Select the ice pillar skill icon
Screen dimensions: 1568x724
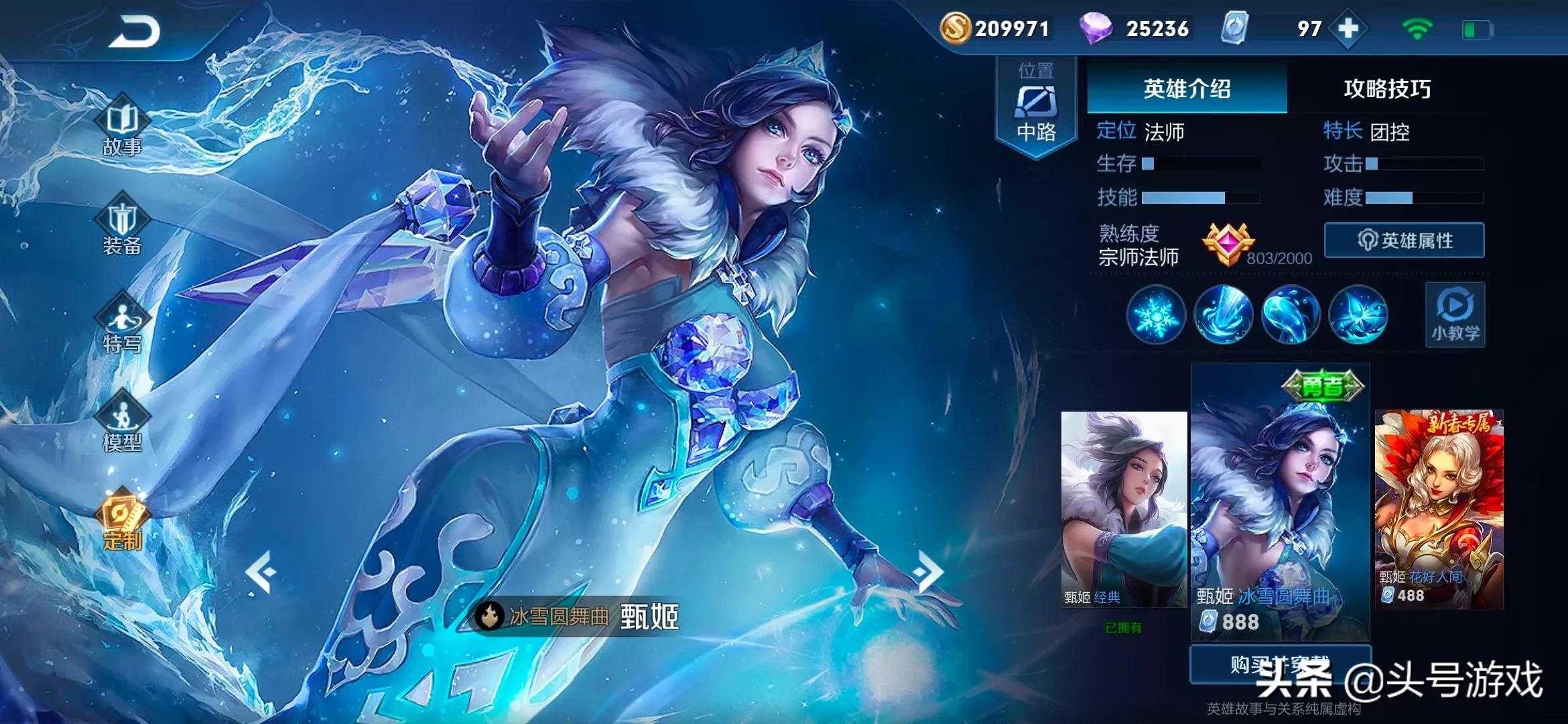[x=1224, y=315]
